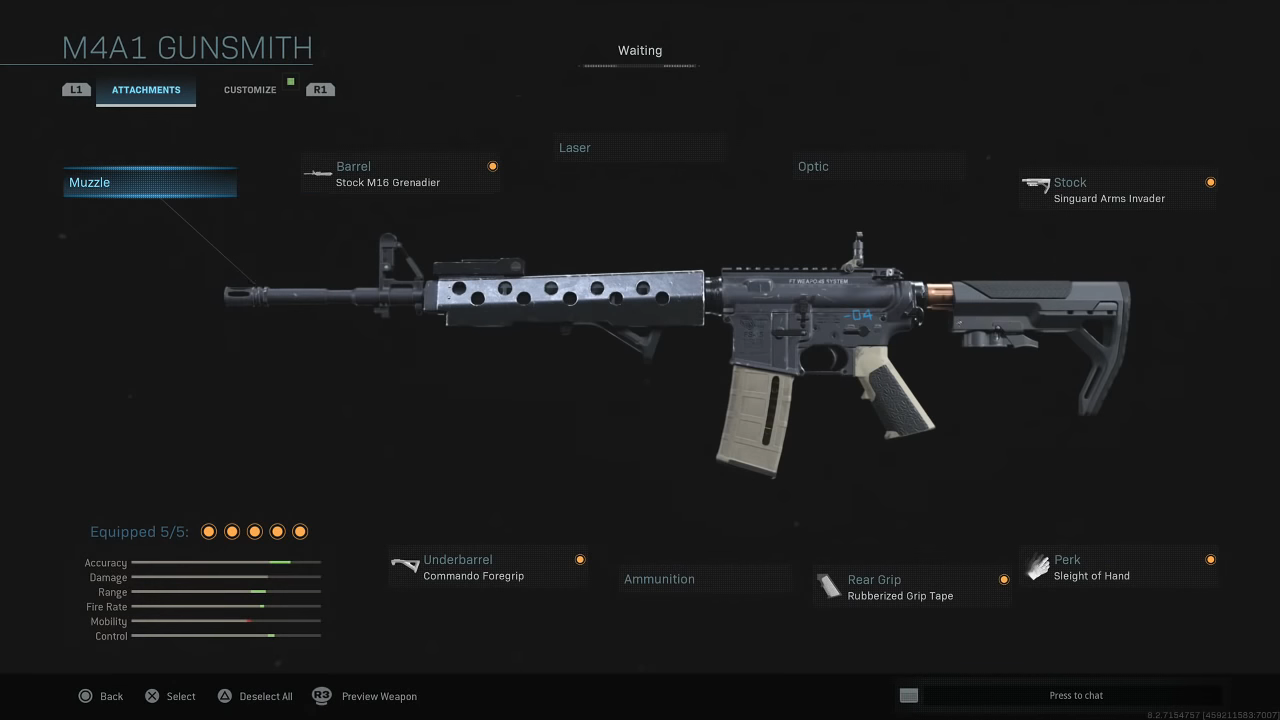Click Deselect All attachments
The width and height of the screenshot is (1280, 720).
(x=255, y=696)
